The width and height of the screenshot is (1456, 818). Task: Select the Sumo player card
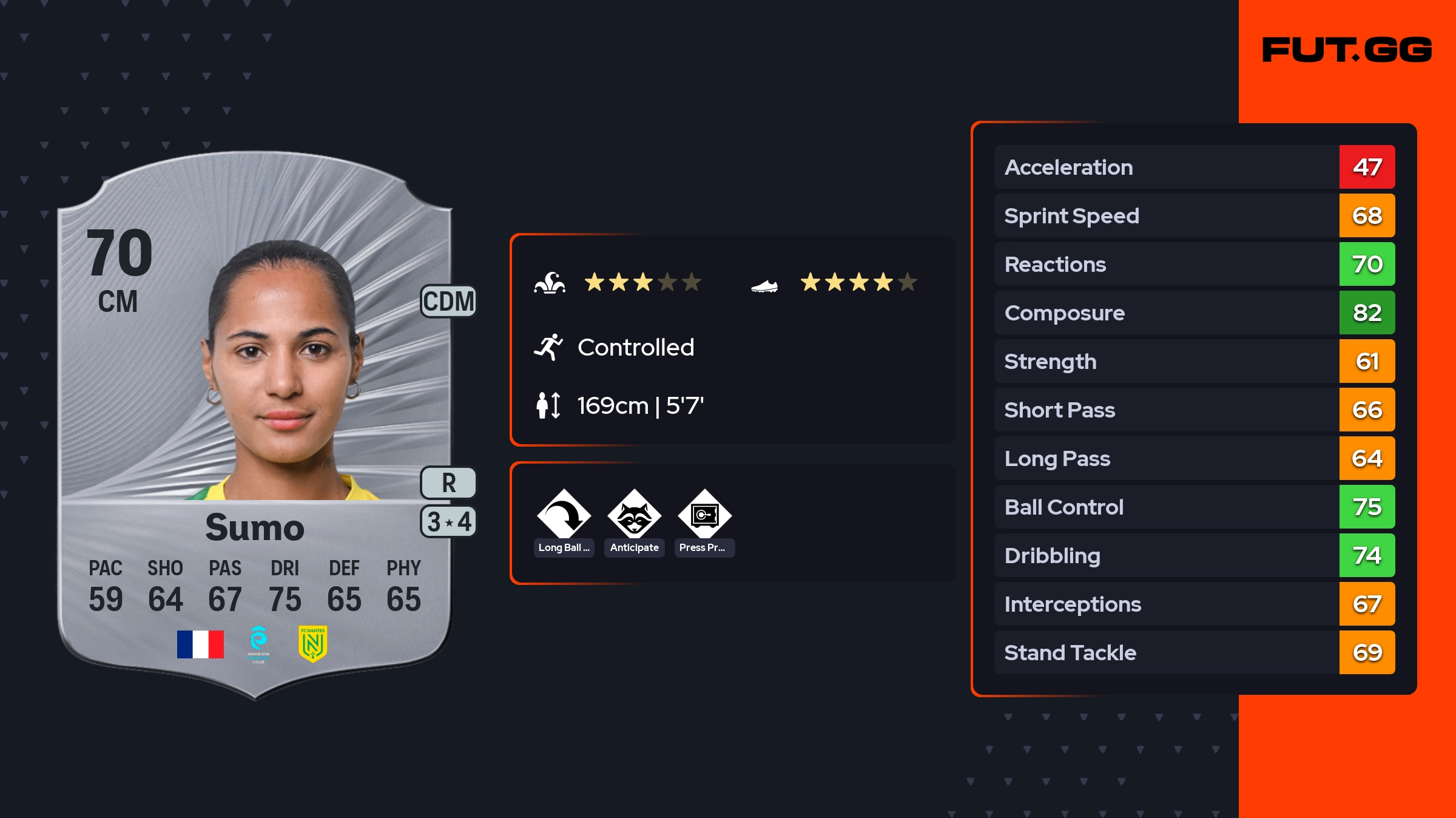pyautogui.click(x=255, y=425)
